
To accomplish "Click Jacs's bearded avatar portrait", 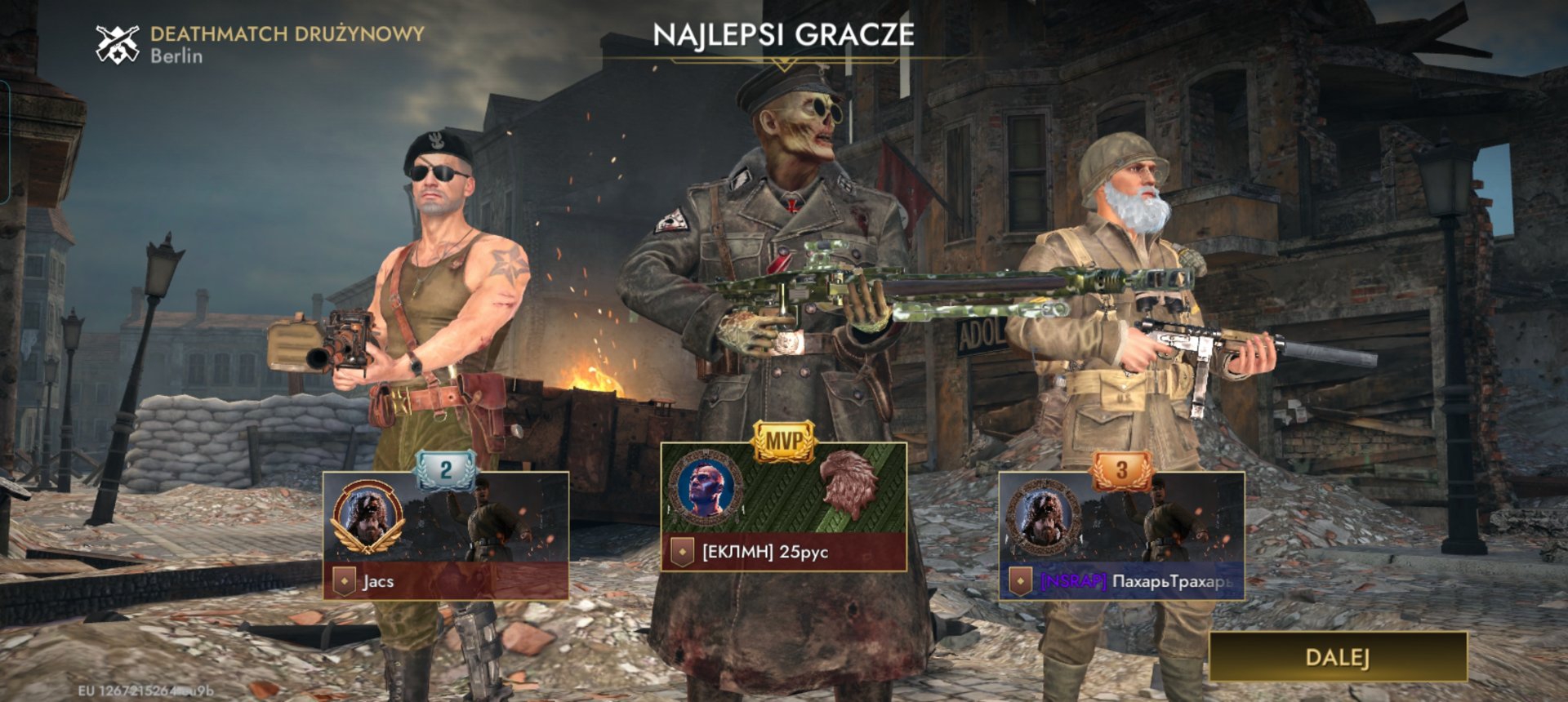I will pyautogui.click(x=367, y=517).
